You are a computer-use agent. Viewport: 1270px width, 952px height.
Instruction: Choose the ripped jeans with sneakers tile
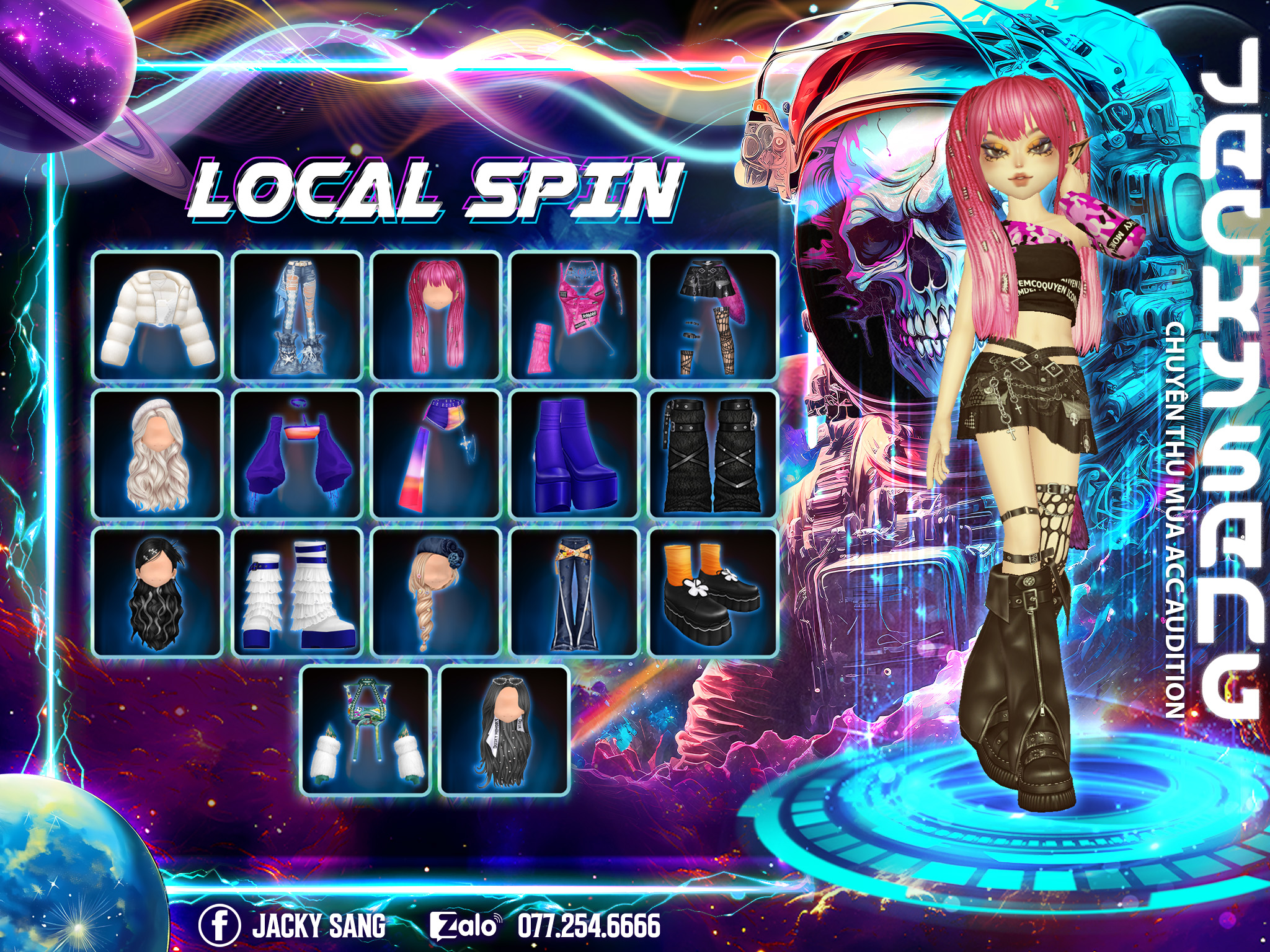(x=297, y=316)
